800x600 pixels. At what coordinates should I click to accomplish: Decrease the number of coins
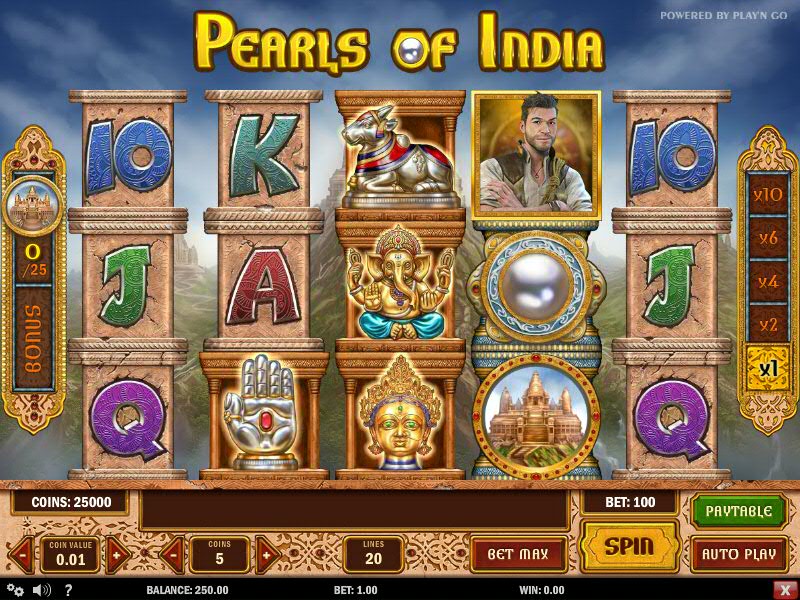(x=171, y=554)
